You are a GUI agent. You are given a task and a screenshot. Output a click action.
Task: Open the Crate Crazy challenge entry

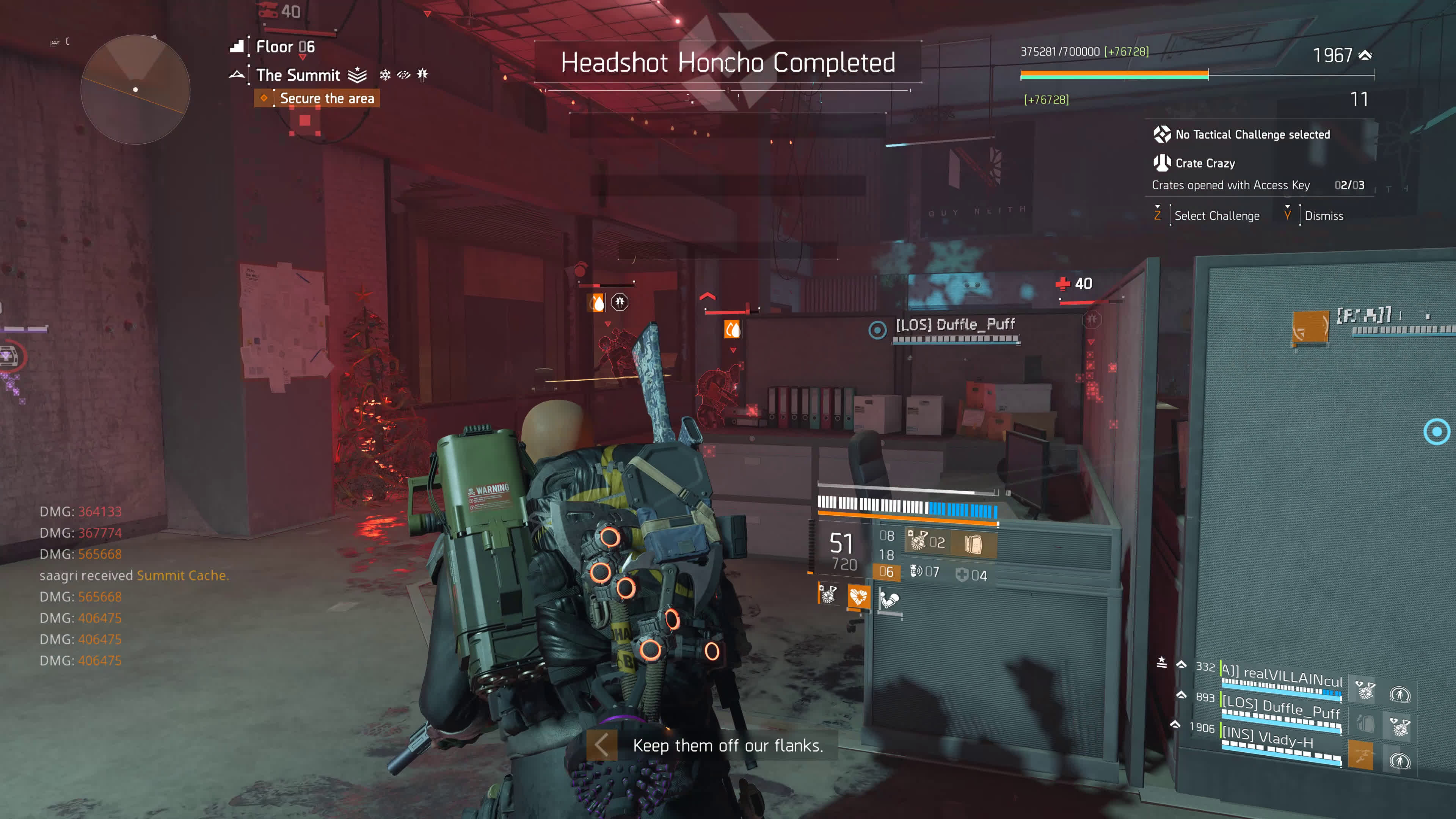point(1205,163)
